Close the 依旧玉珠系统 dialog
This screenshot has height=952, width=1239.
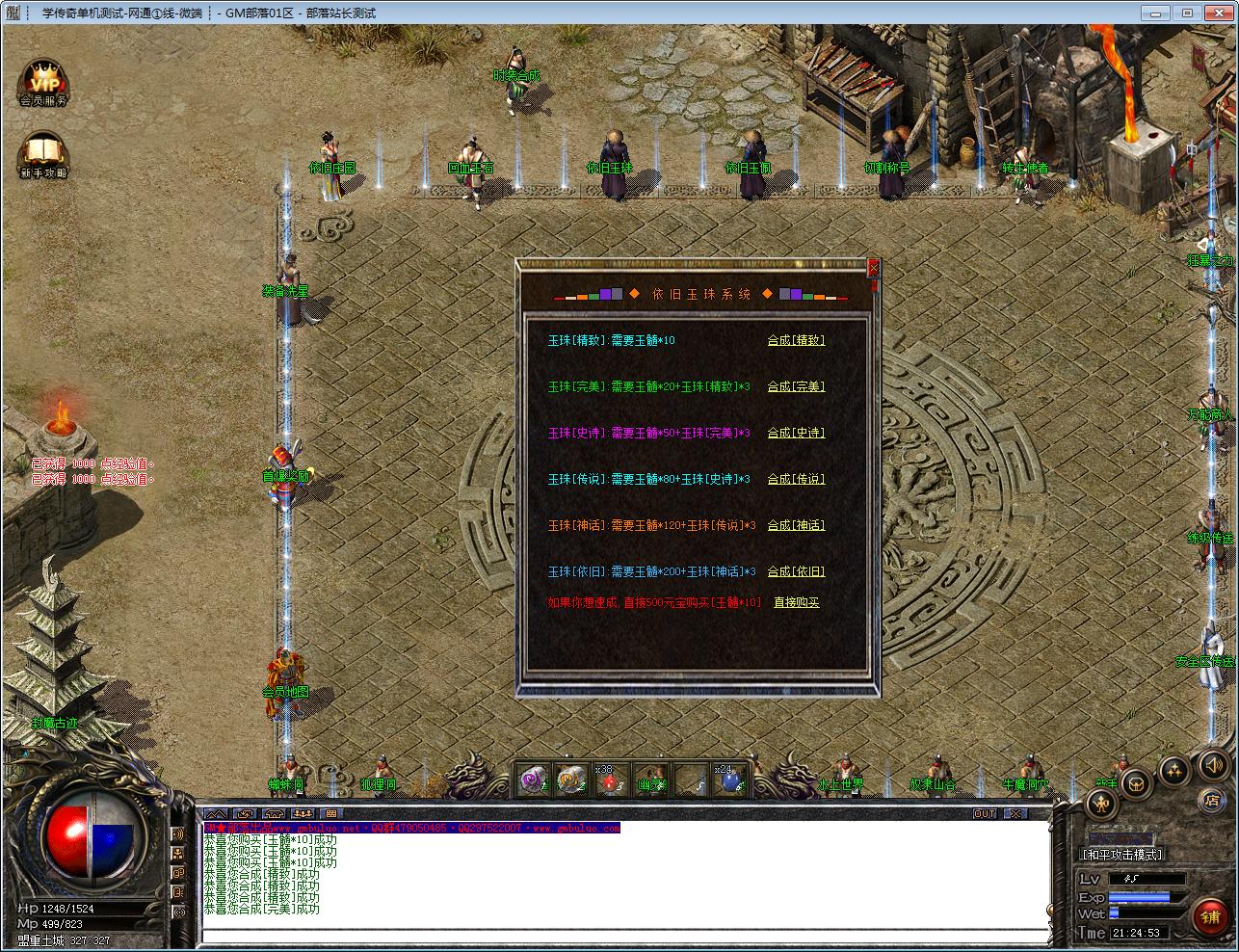[x=873, y=269]
